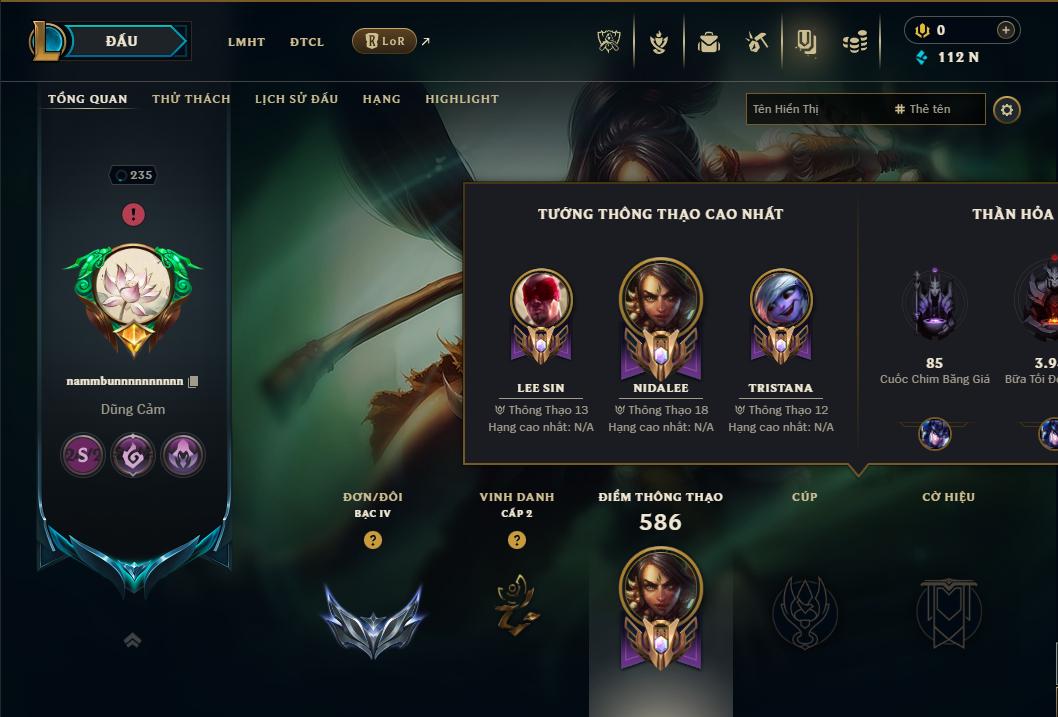Select the Tristana mastery portrait
This screenshot has height=717, width=1058.
[x=780, y=300]
